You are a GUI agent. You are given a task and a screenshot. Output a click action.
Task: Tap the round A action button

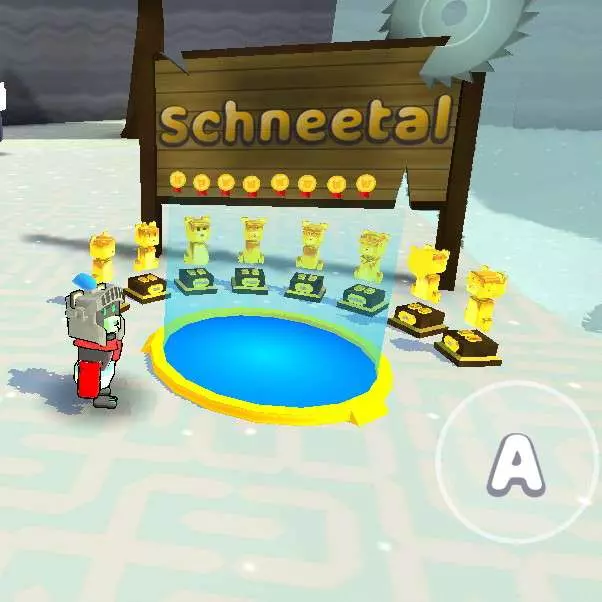coord(518,463)
